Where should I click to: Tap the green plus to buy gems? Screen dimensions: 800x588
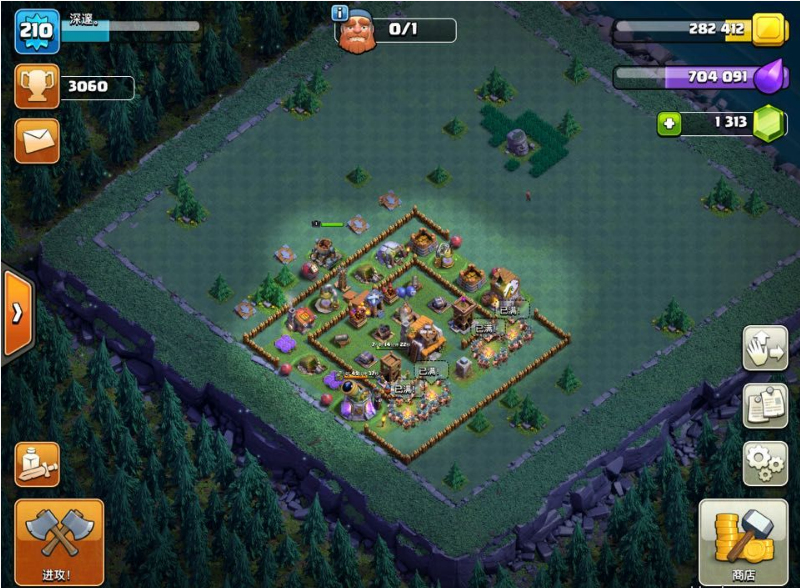(x=669, y=123)
